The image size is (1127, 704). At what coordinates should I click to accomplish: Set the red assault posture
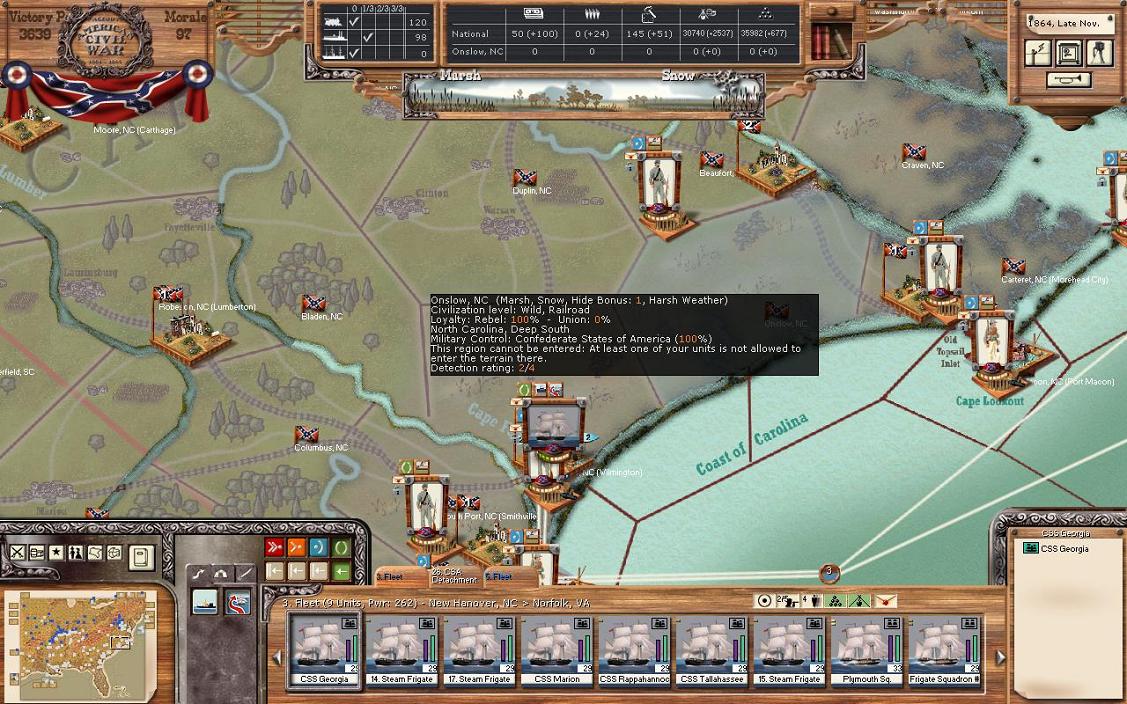[x=274, y=547]
